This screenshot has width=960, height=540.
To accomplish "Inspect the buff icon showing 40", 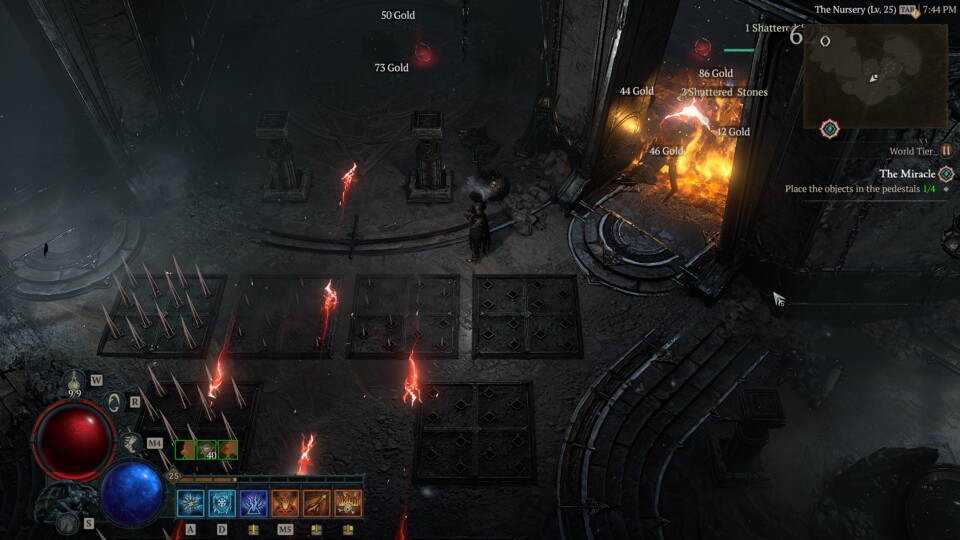I will (207, 450).
